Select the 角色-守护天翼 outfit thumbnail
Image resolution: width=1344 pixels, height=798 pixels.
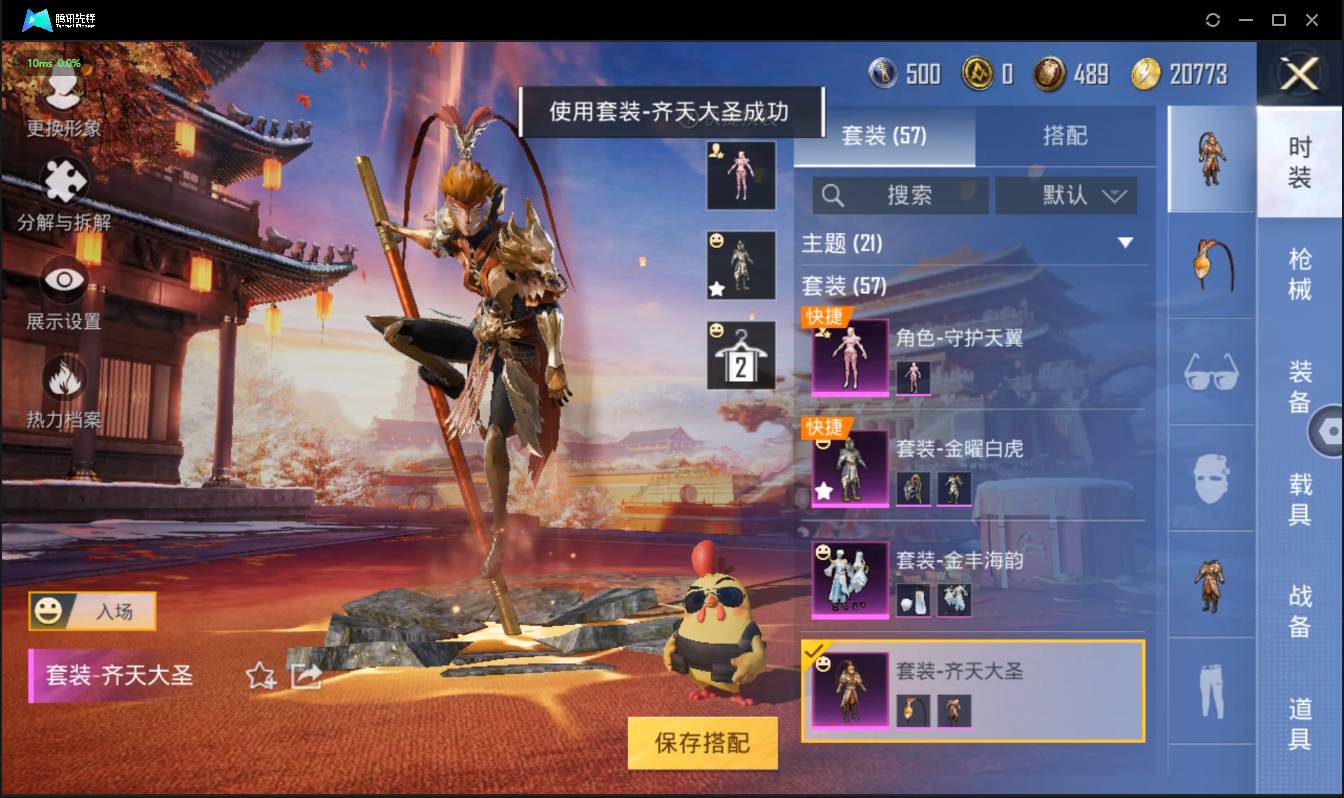coord(849,358)
